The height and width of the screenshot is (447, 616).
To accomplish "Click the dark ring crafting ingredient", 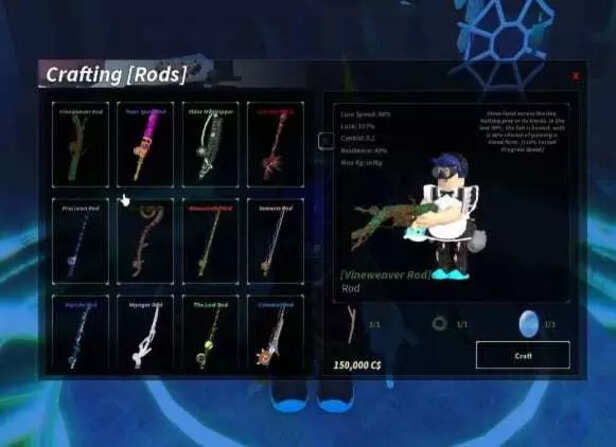I will [x=438, y=324].
